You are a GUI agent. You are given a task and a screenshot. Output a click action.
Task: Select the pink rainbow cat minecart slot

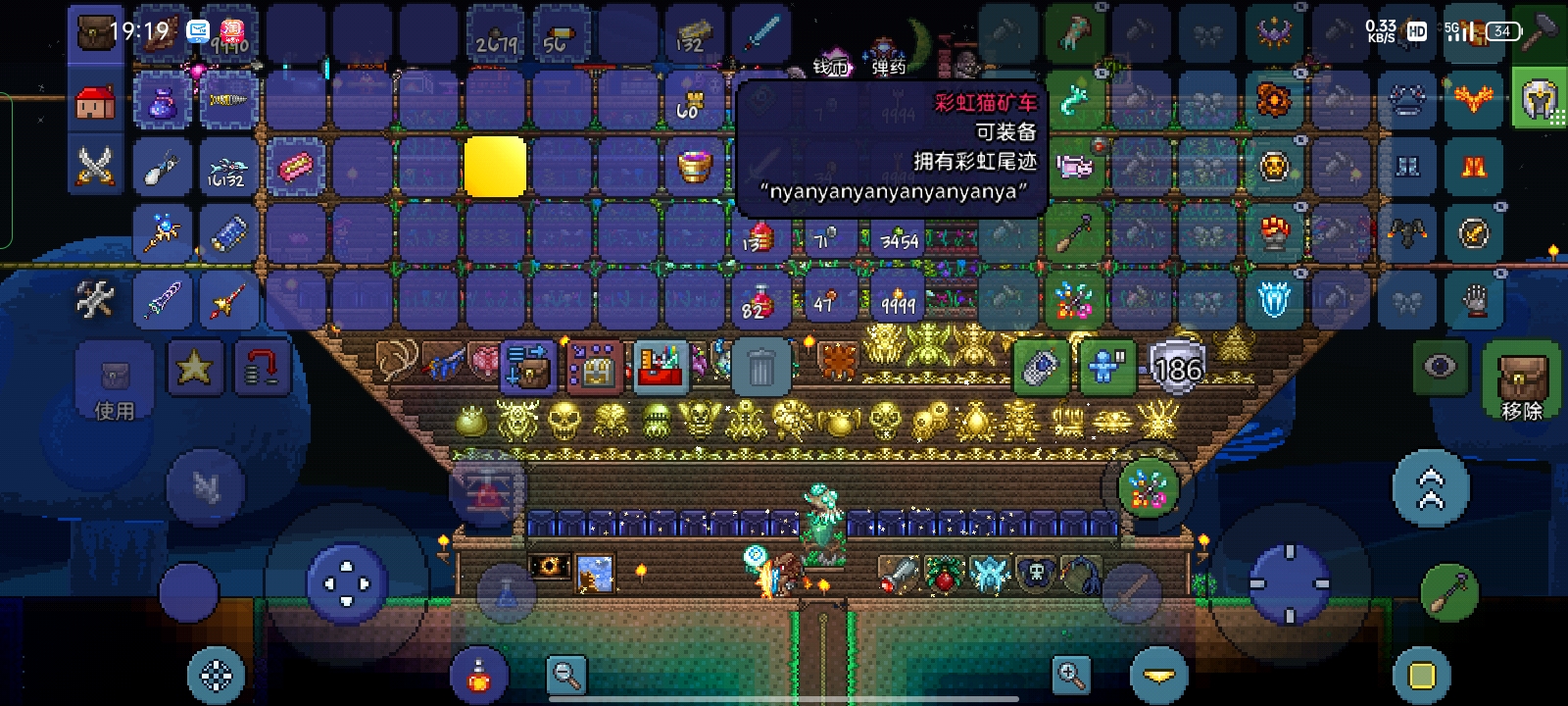(1075, 167)
